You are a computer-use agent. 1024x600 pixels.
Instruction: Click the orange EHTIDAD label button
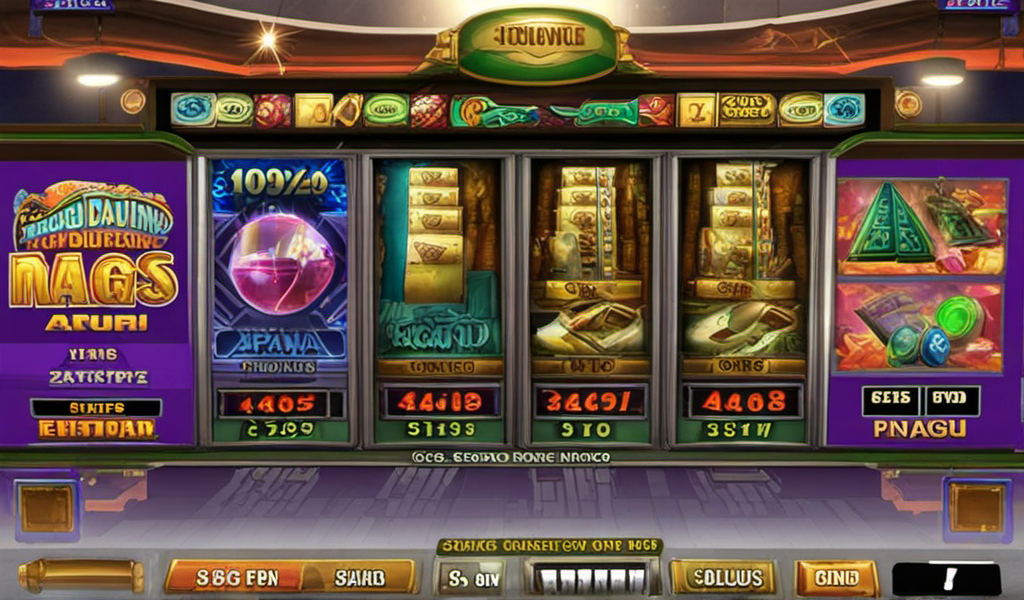pos(96,430)
